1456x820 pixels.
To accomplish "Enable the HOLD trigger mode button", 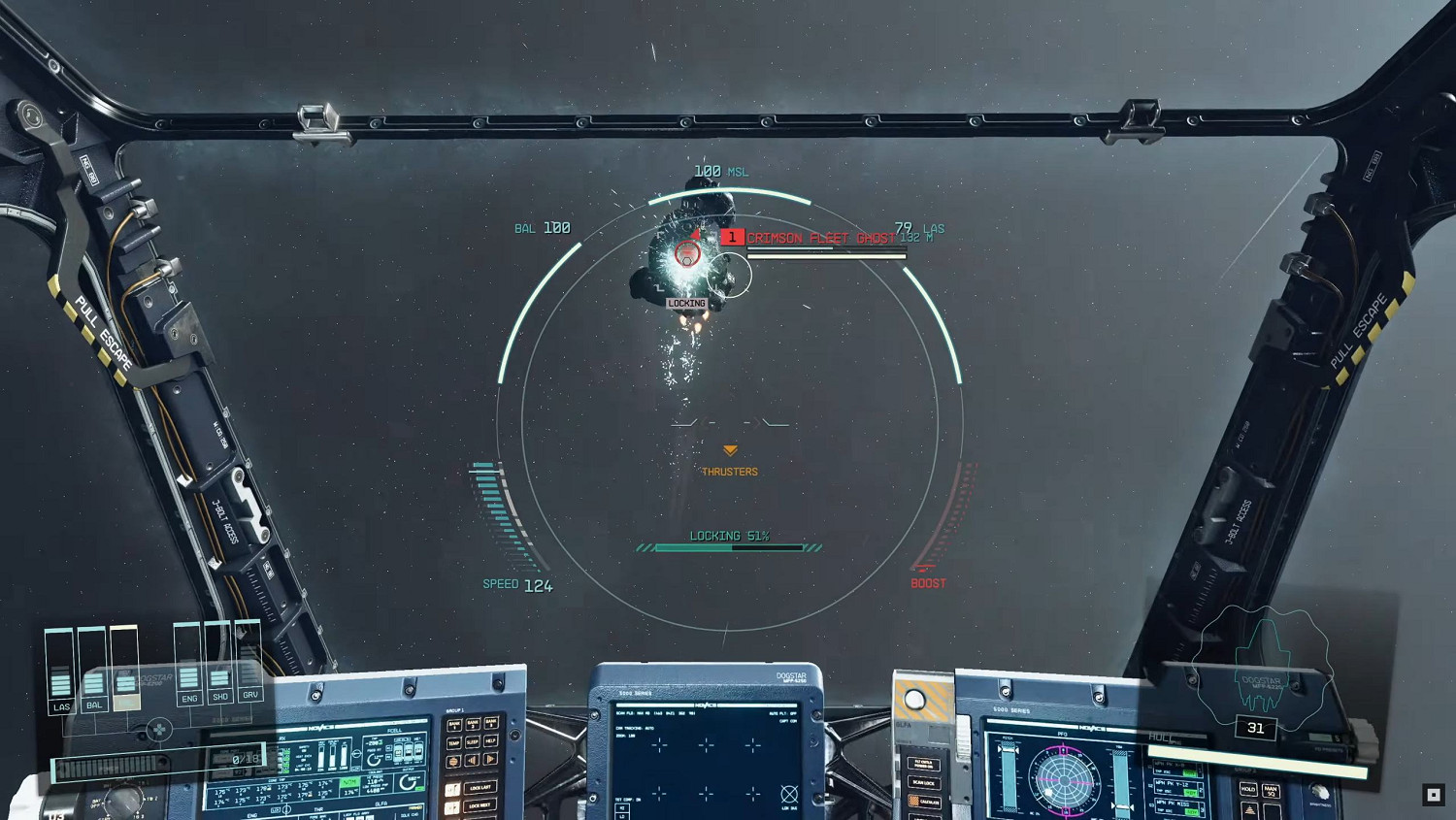I will click(1248, 789).
